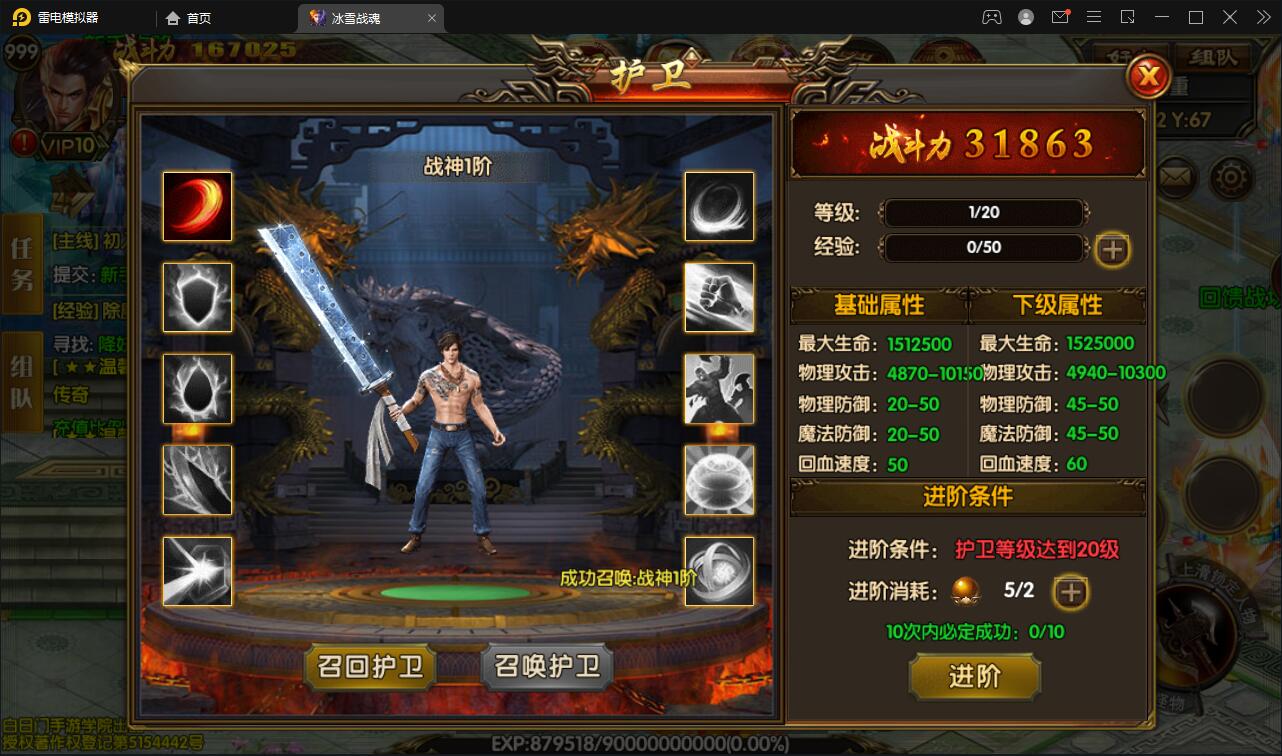Select the spiral skill icon bottom right
Screen dimensions: 1282x756
tap(719, 571)
